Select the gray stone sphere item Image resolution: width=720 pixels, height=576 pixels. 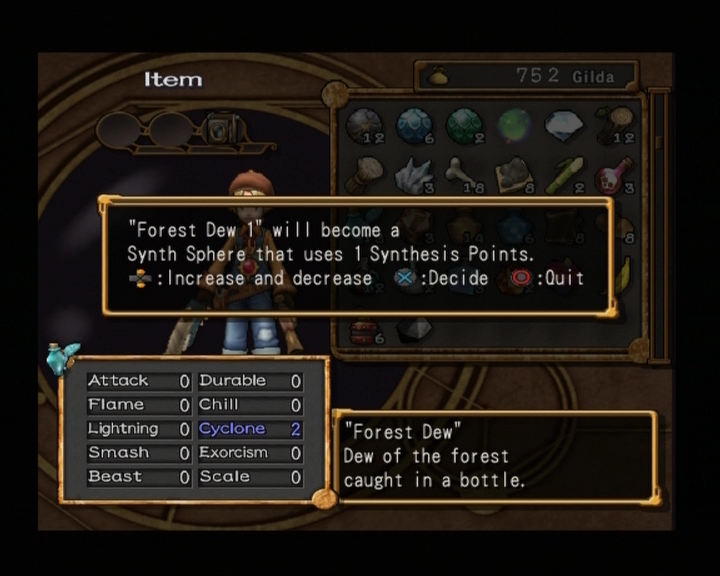tap(363, 125)
